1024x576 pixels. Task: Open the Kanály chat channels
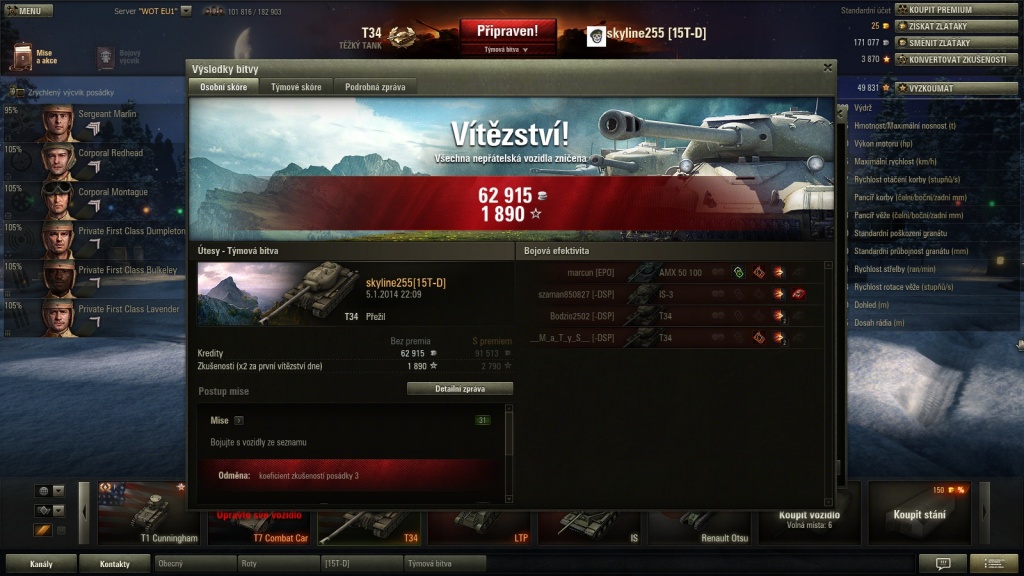point(41,564)
